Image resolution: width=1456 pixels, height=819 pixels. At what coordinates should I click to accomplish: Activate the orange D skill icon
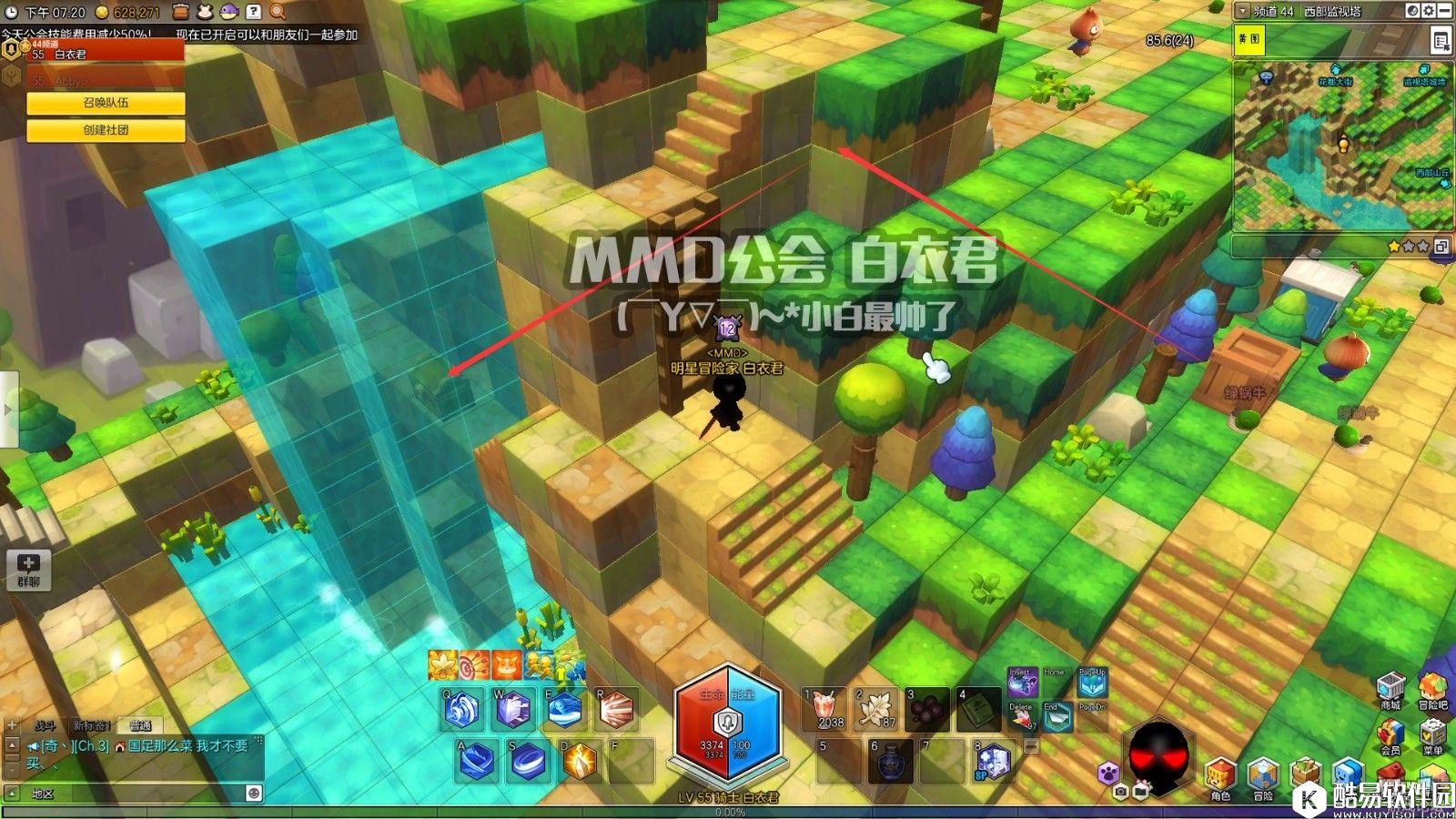click(580, 762)
